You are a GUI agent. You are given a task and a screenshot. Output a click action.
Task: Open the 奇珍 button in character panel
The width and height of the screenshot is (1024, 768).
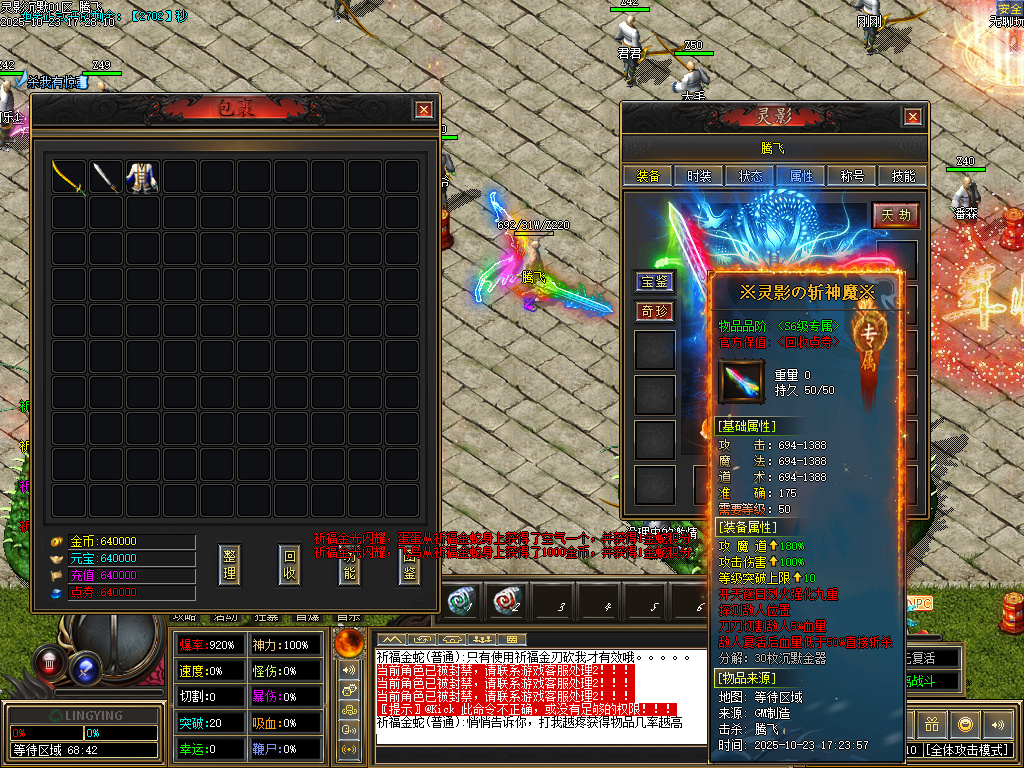pyautogui.click(x=655, y=312)
